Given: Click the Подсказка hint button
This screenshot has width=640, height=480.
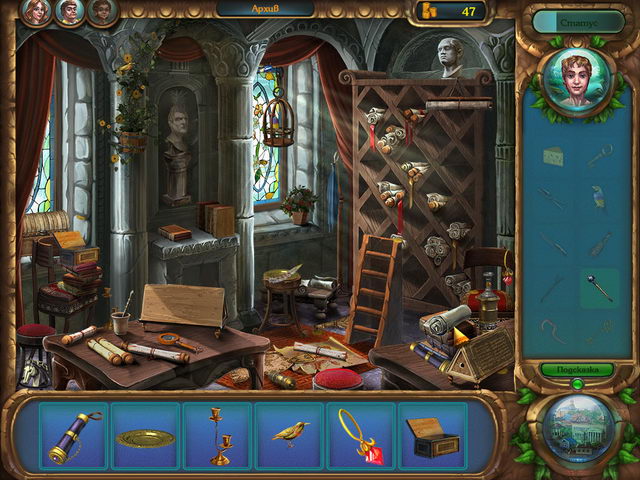Looking at the screenshot, I should [577, 369].
